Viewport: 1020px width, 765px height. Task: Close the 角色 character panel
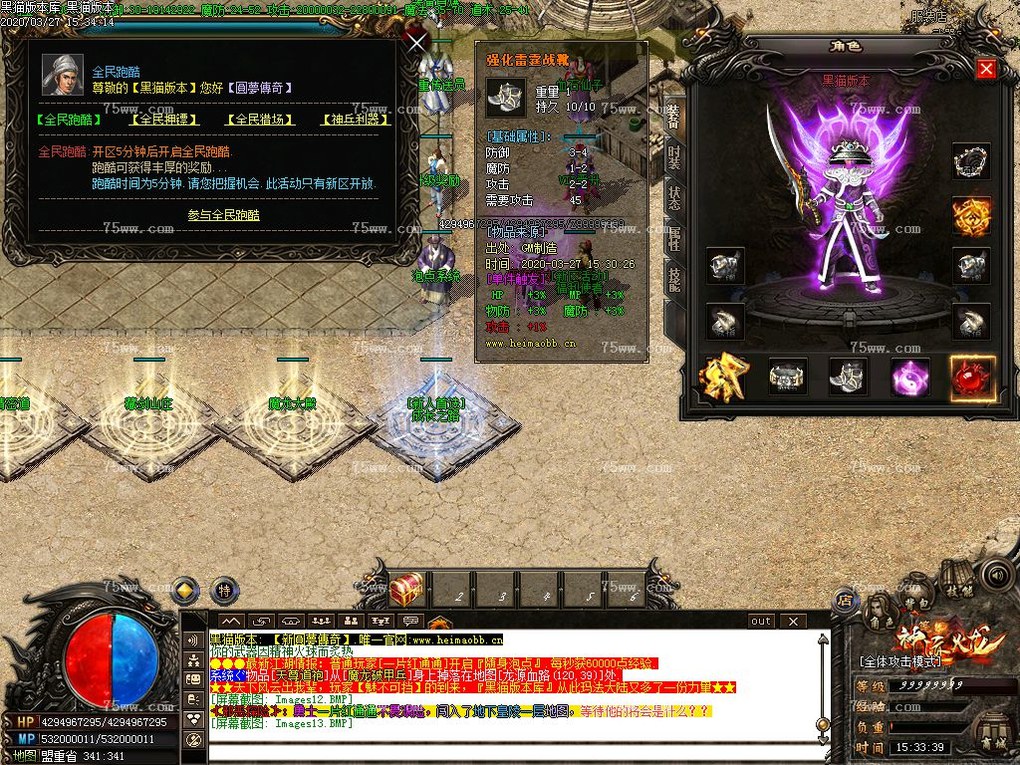[986, 68]
